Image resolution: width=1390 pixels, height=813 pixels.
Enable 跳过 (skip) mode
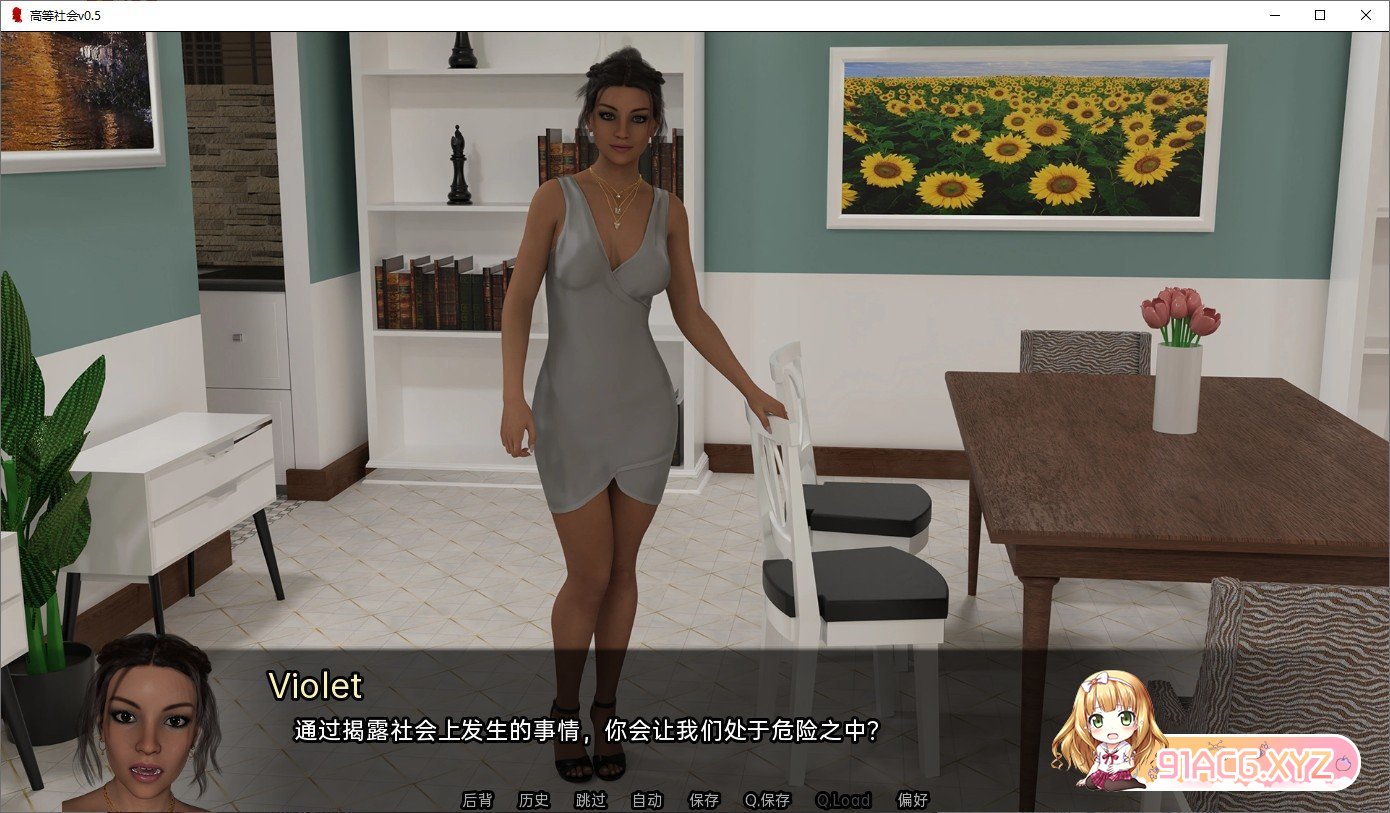[589, 800]
